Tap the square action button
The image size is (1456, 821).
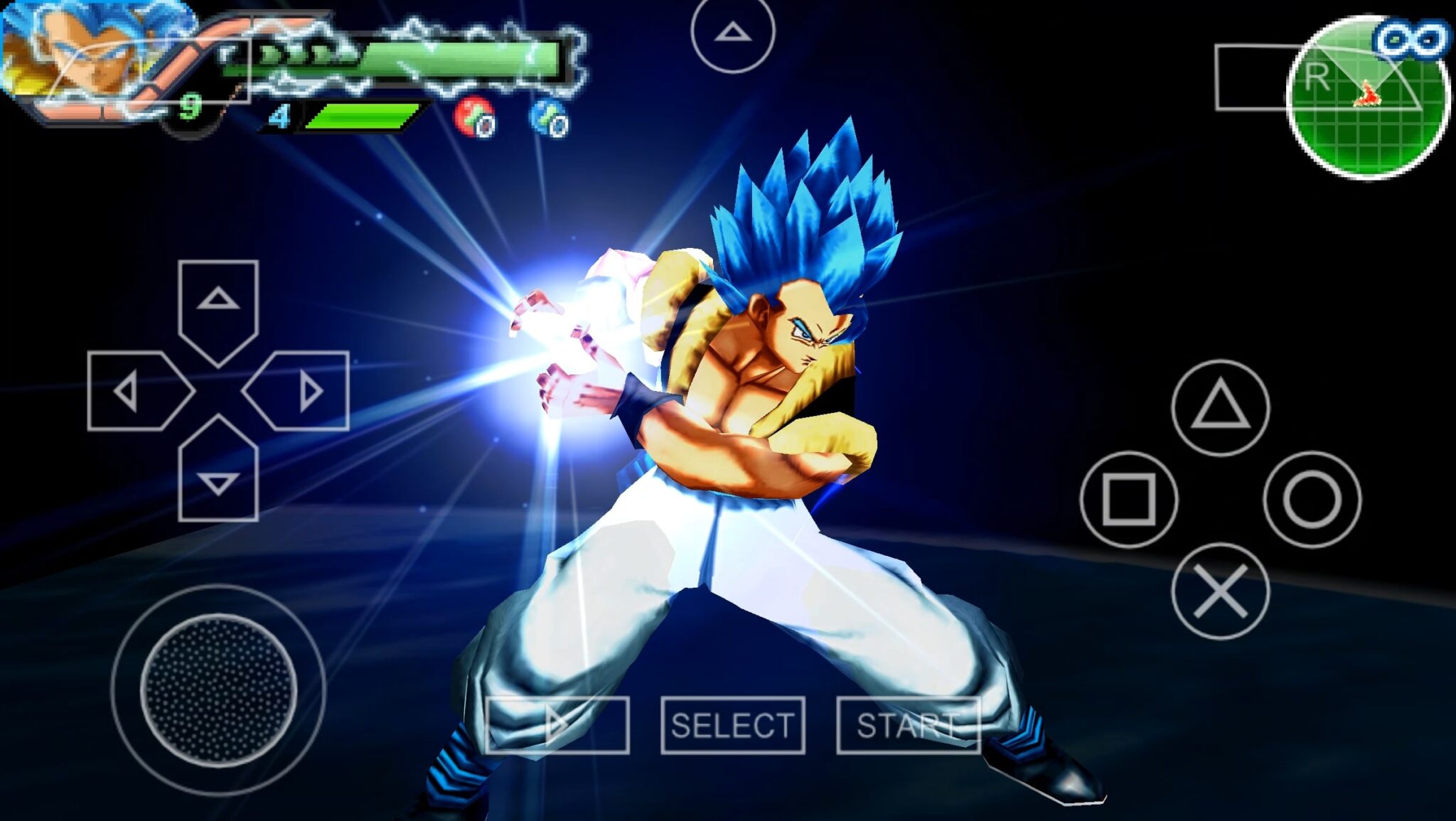(x=1128, y=499)
